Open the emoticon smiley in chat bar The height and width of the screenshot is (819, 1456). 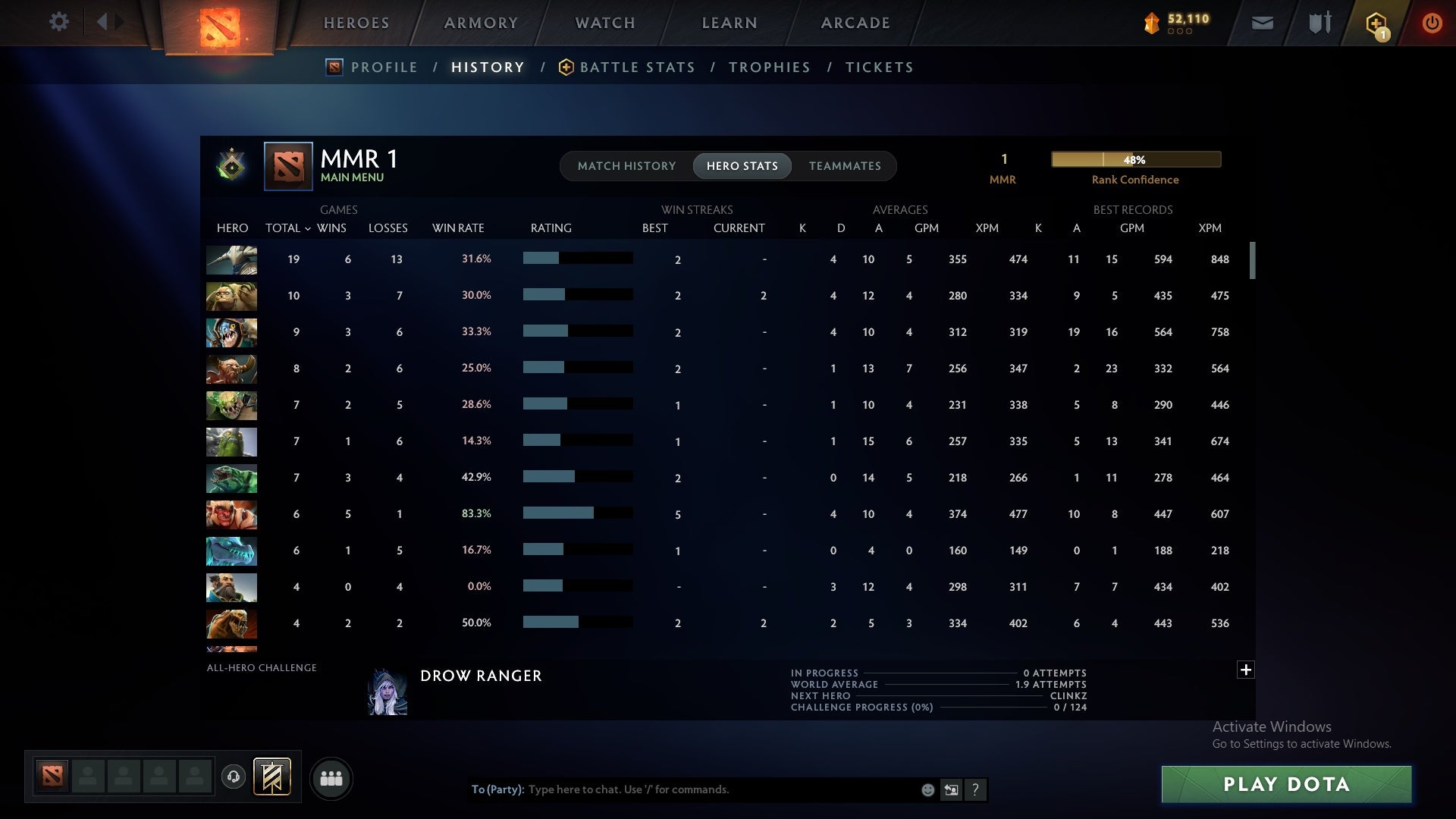point(927,789)
